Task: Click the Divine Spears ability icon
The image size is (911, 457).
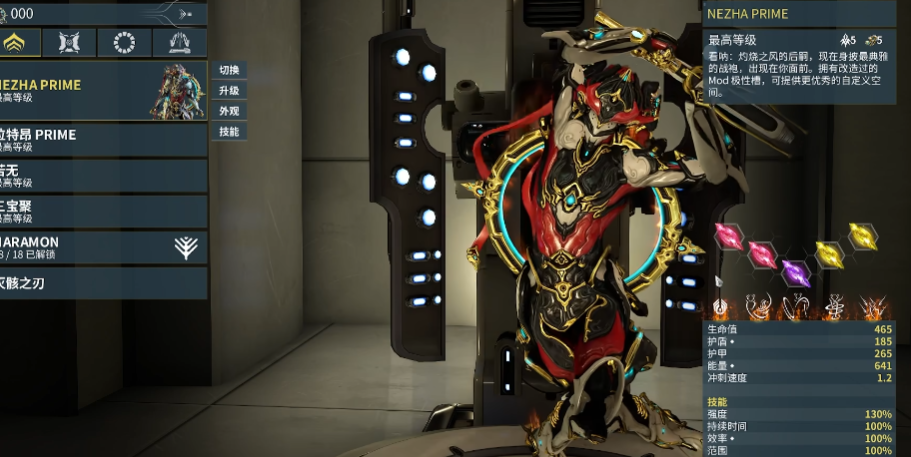Action: click(x=873, y=306)
